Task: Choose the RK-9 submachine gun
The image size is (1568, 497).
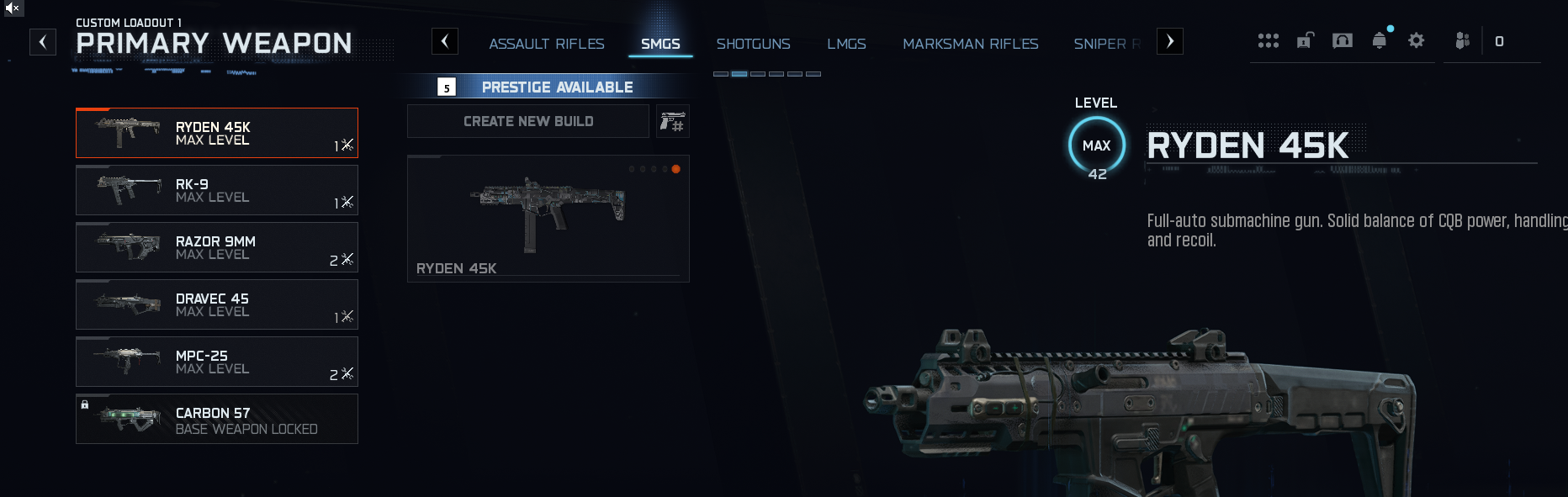Action: (217, 190)
